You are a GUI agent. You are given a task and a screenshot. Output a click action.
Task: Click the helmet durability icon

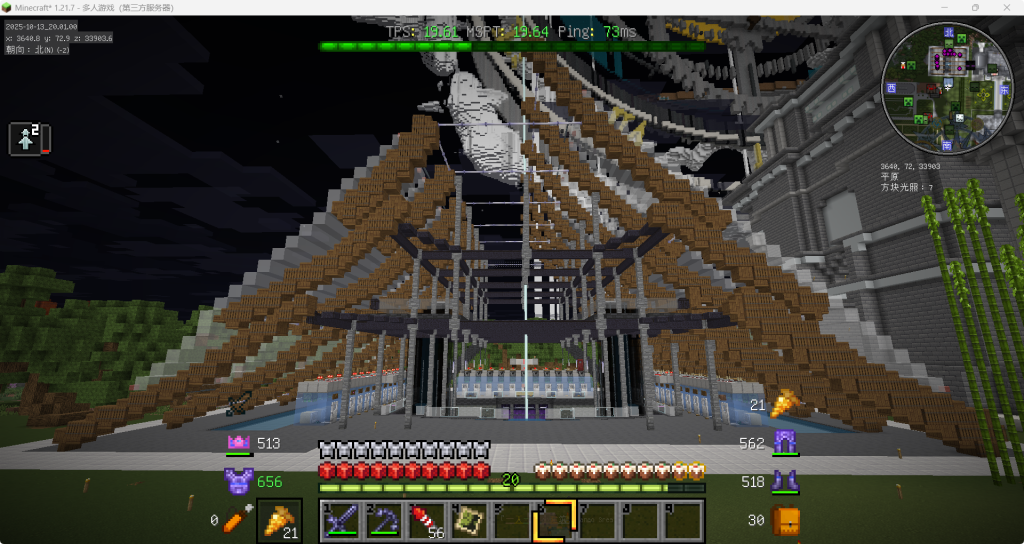(x=238, y=443)
